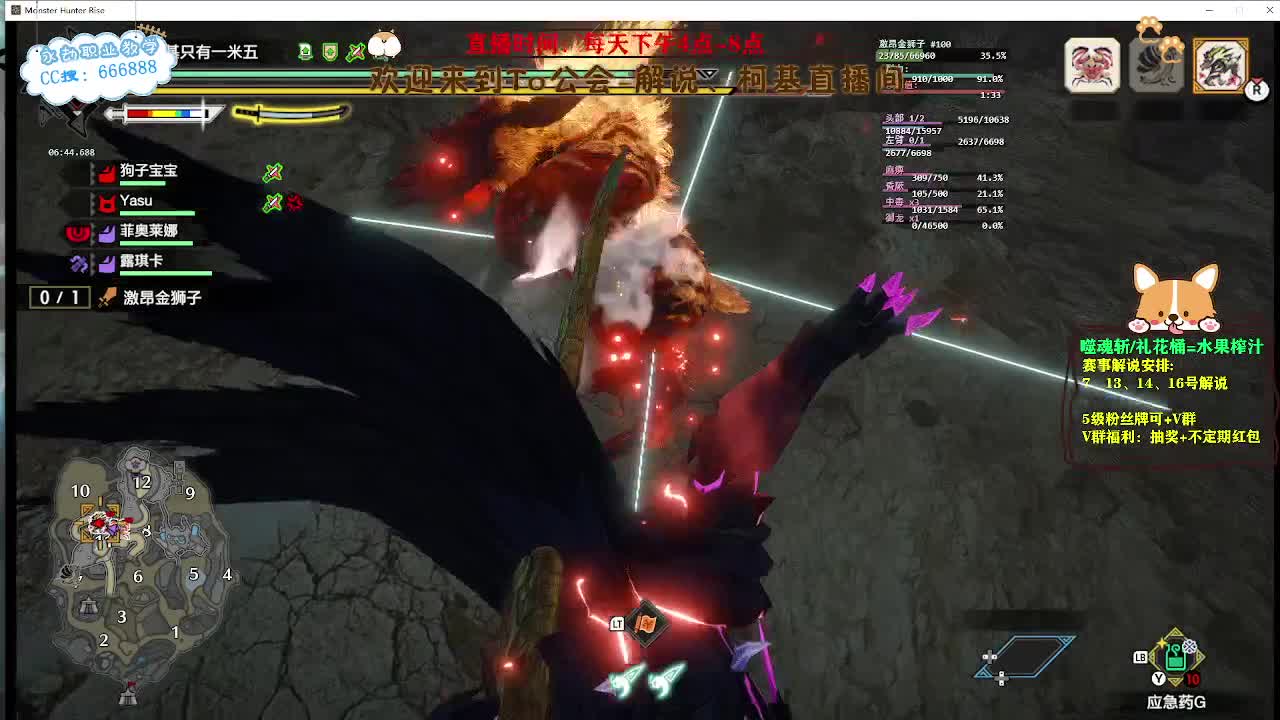Click the red demon-drug icon beside Yasu

[292, 202]
